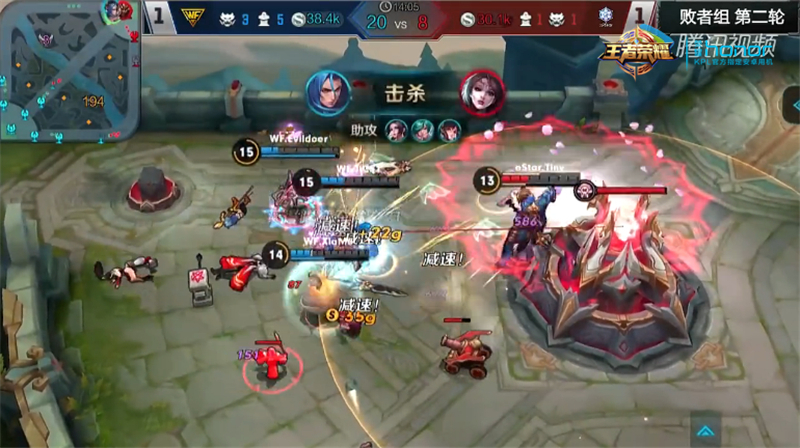Expand the bottom panel with the up arrow
The image size is (800, 448).
click(705, 432)
